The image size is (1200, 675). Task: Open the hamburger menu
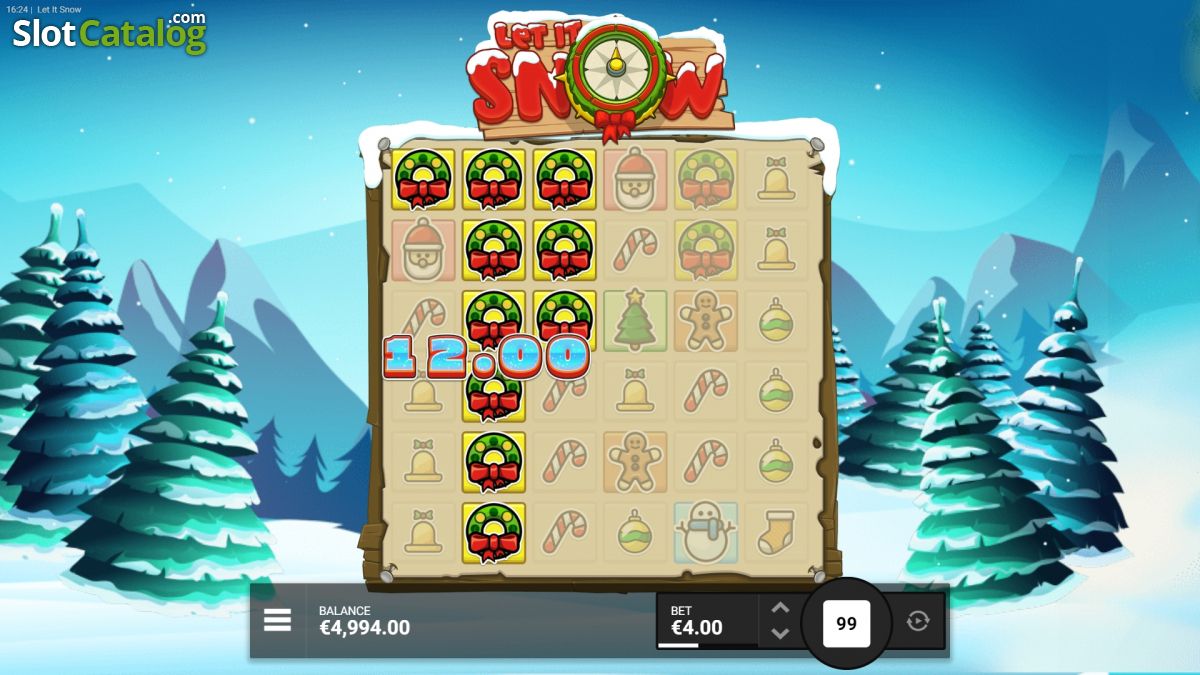click(x=277, y=620)
